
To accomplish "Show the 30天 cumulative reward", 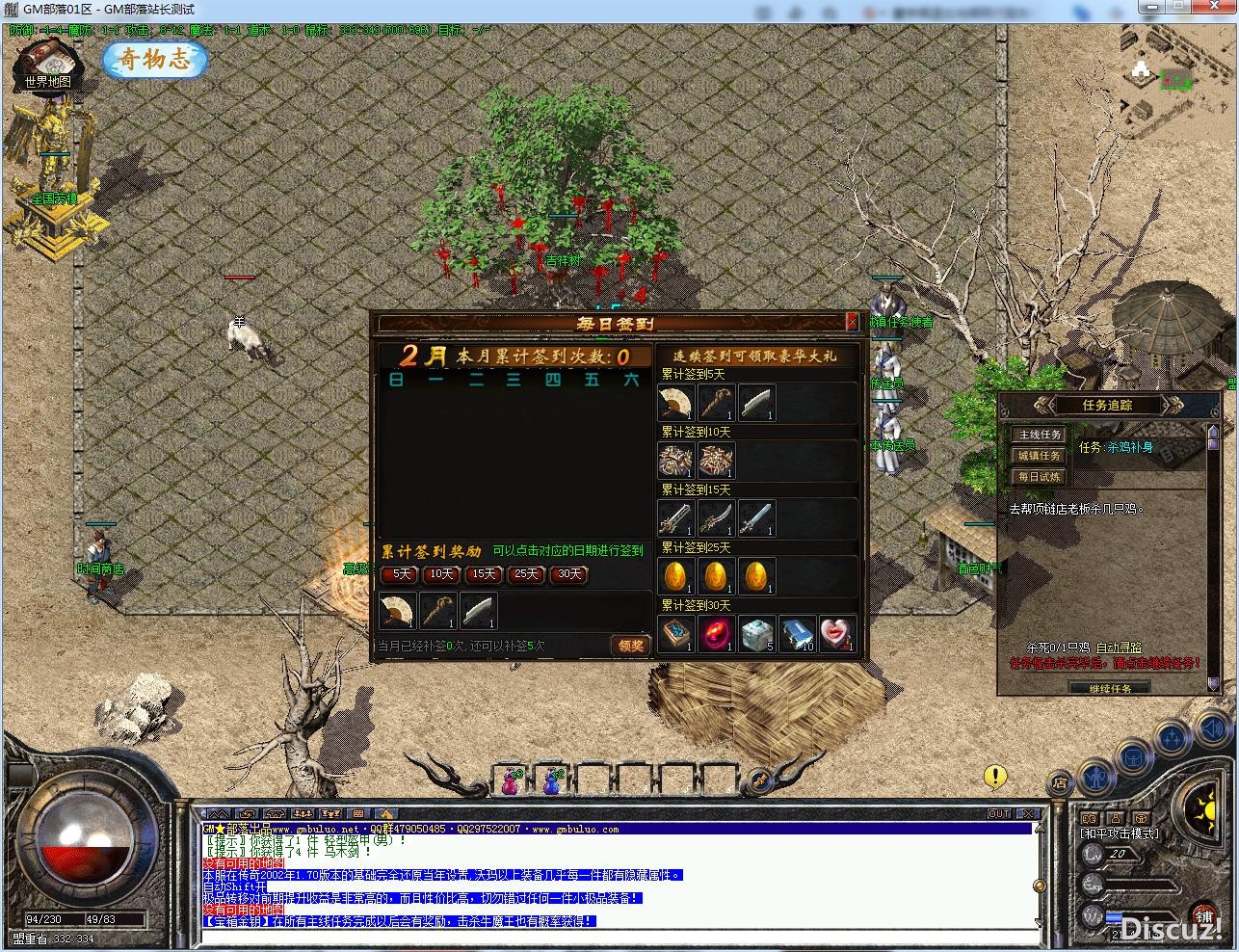I will [568, 574].
